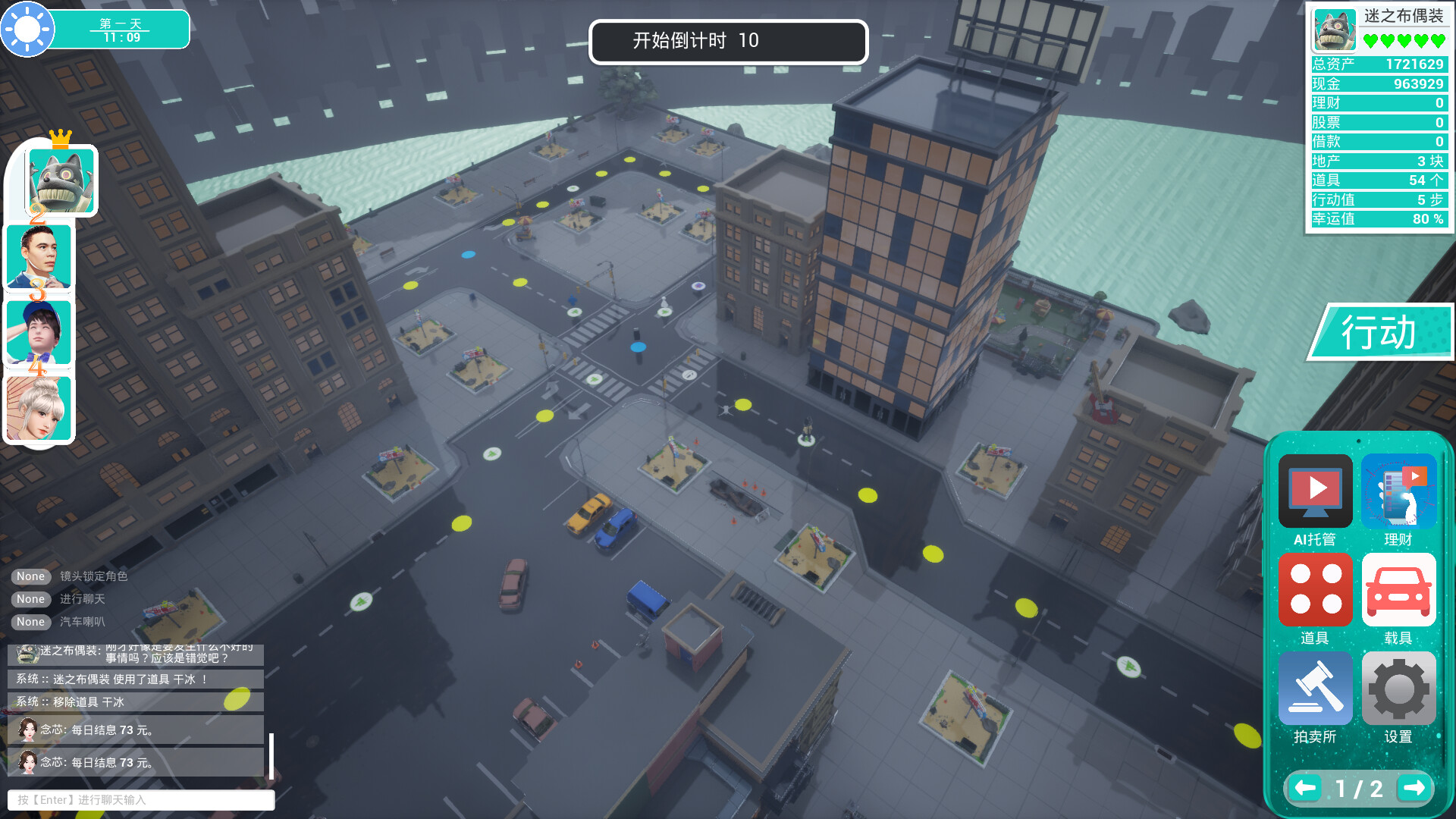Go to next phone page with right arrow
Viewport: 1456px width, 819px height.
(1415, 788)
